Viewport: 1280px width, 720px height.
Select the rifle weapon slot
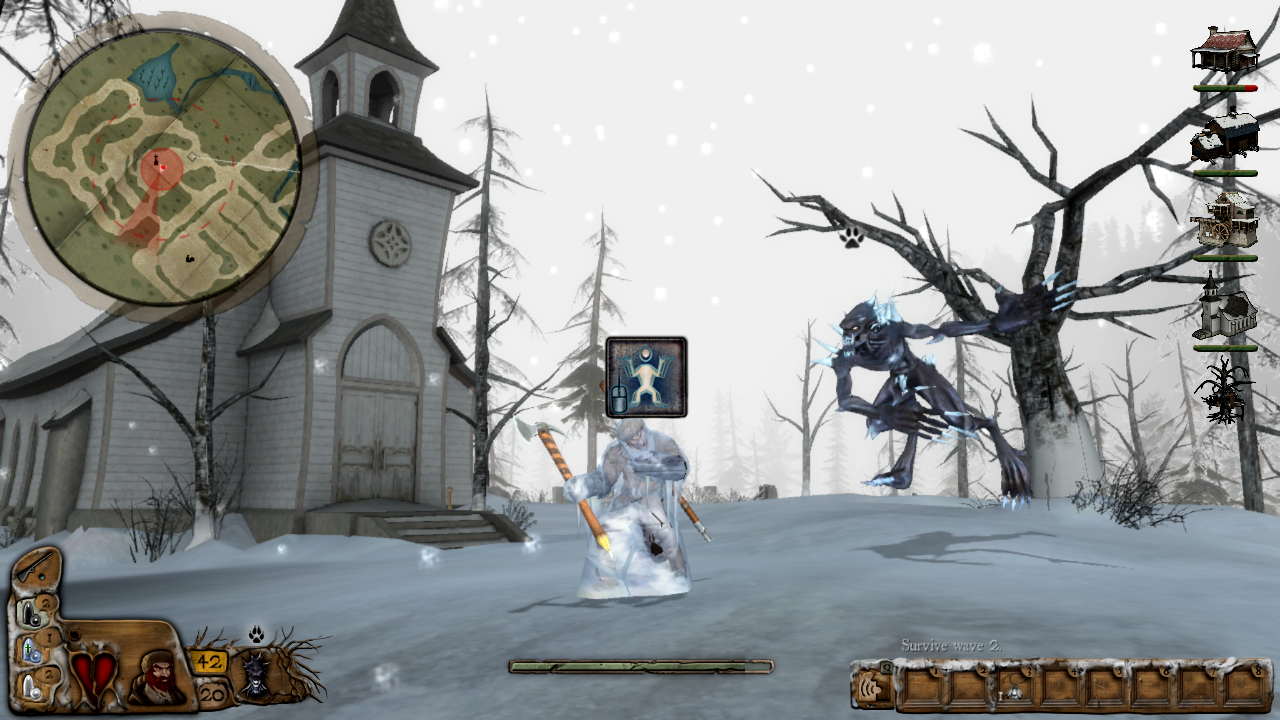tap(37, 568)
